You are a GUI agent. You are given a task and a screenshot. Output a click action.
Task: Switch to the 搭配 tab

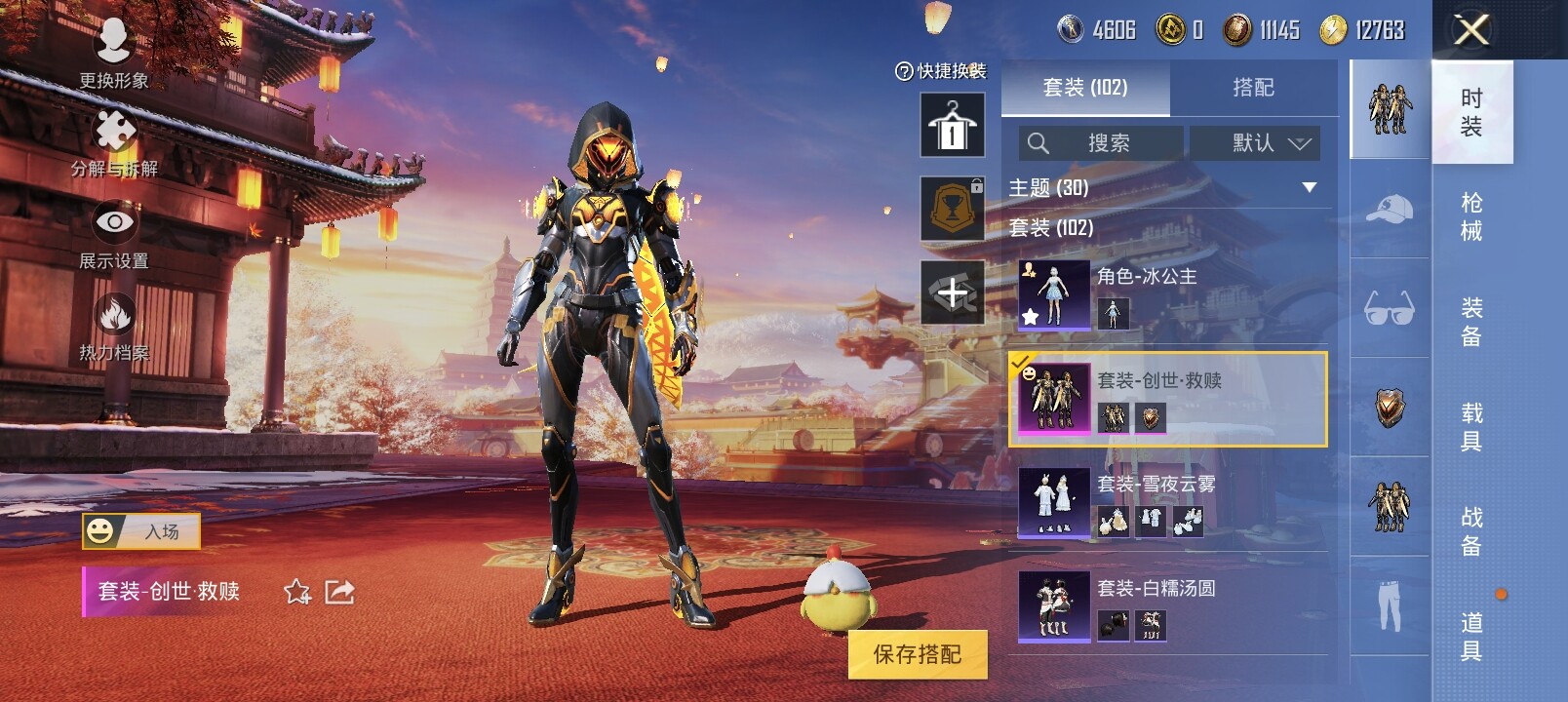tap(1253, 88)
